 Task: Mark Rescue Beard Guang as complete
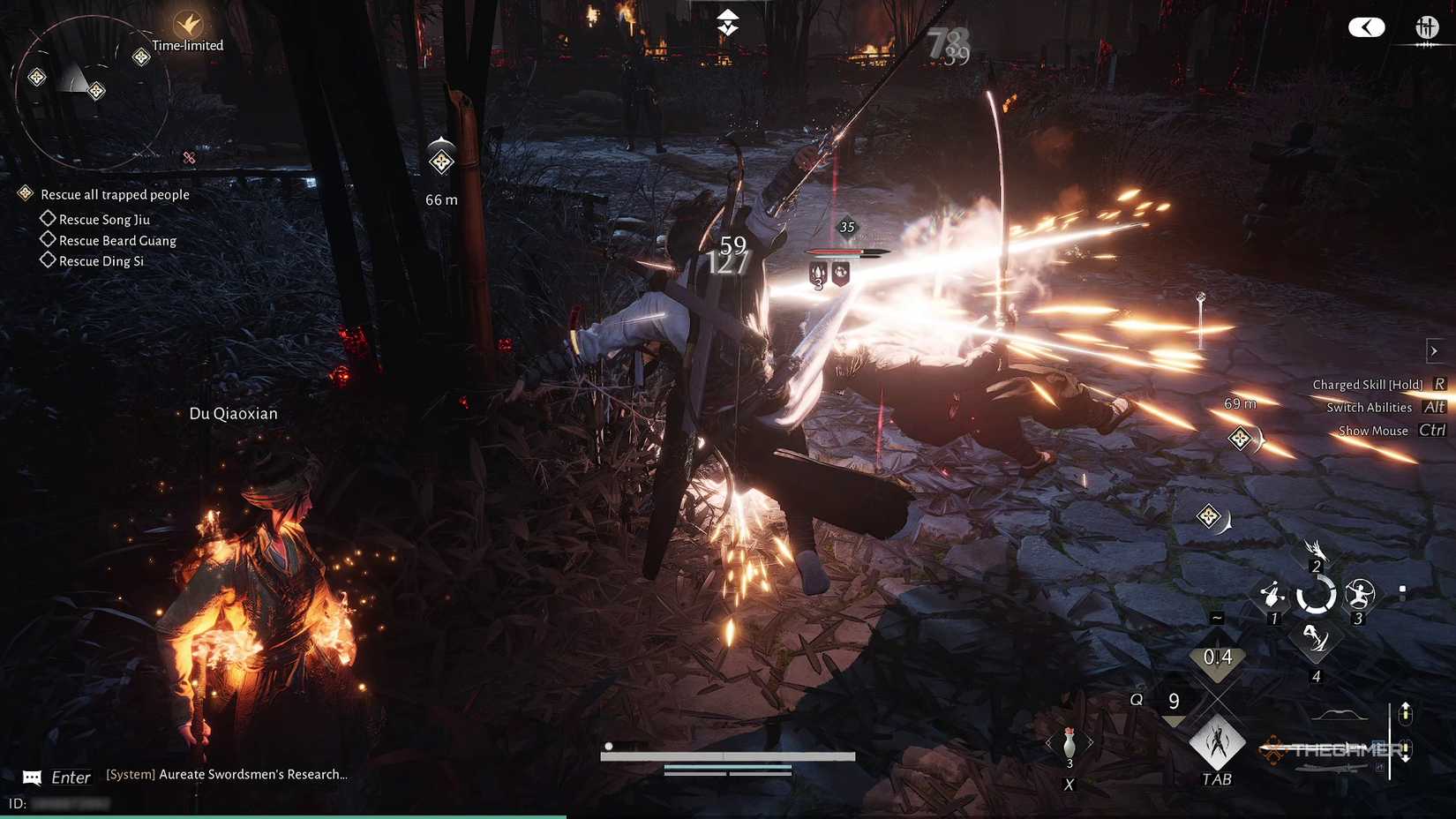click(49, 238)
